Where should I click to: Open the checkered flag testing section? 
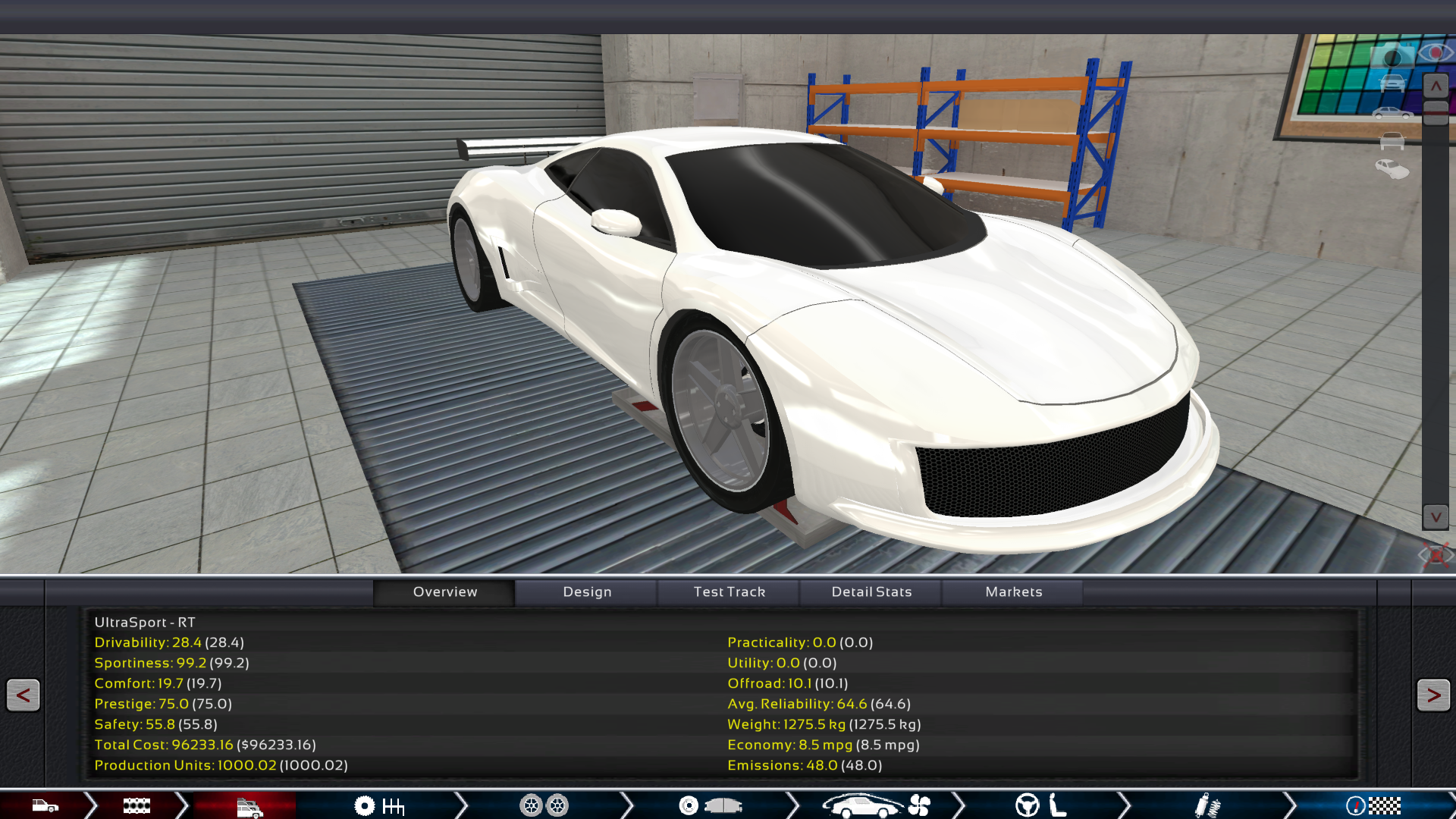click(1373, 805)
